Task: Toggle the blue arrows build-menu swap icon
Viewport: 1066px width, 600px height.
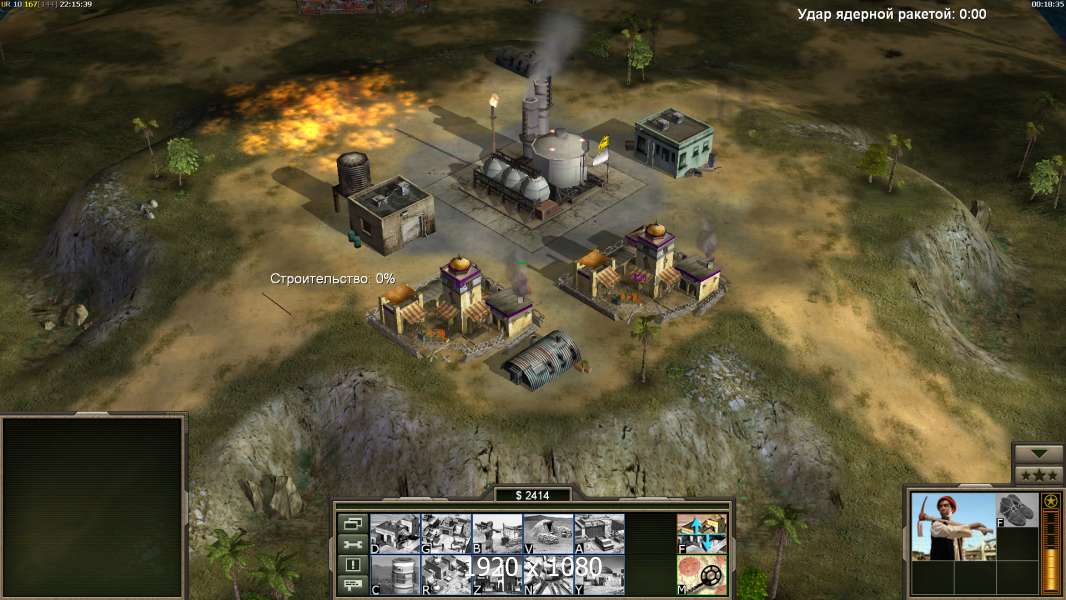Action: click(x=702, y=534)
